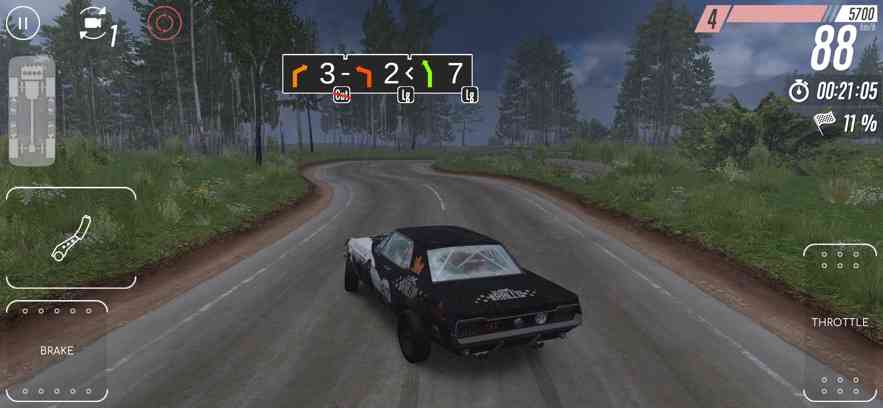This screenshot has width=883, height=408.
Task: Tap the red target reset icon
Action: click(165, 24)
